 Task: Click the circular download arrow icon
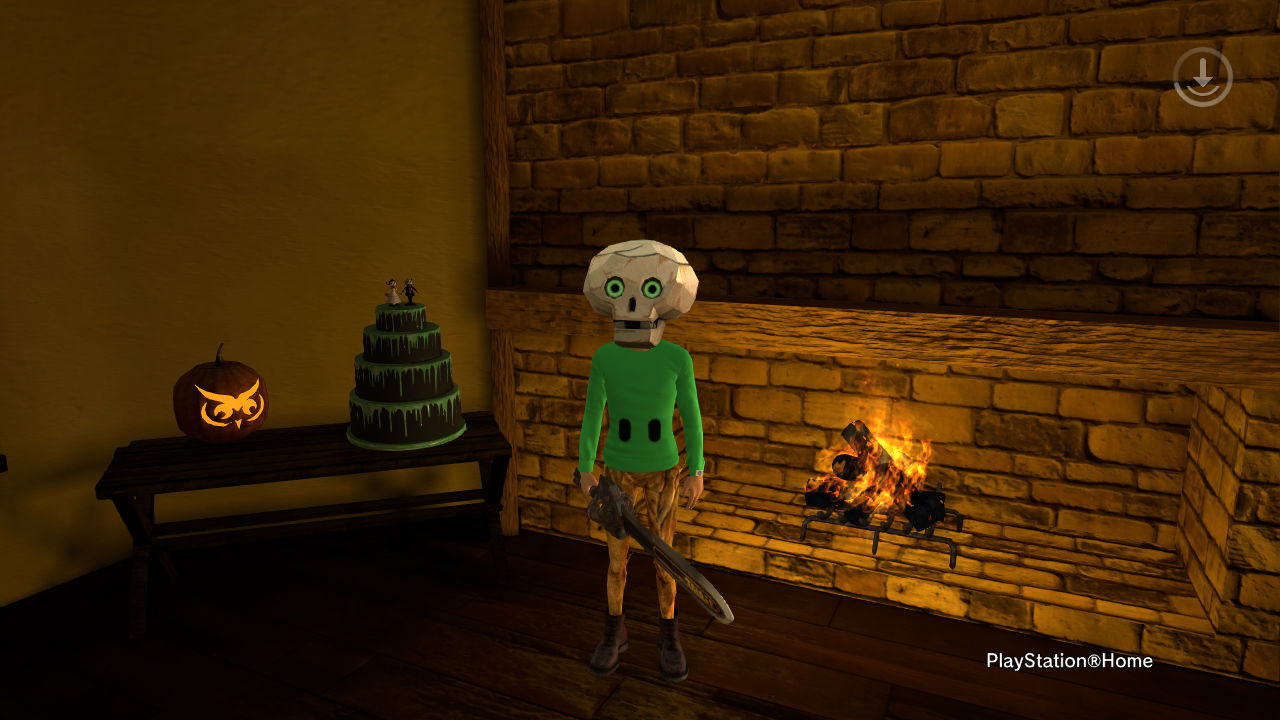click(x=1203, y=76)
